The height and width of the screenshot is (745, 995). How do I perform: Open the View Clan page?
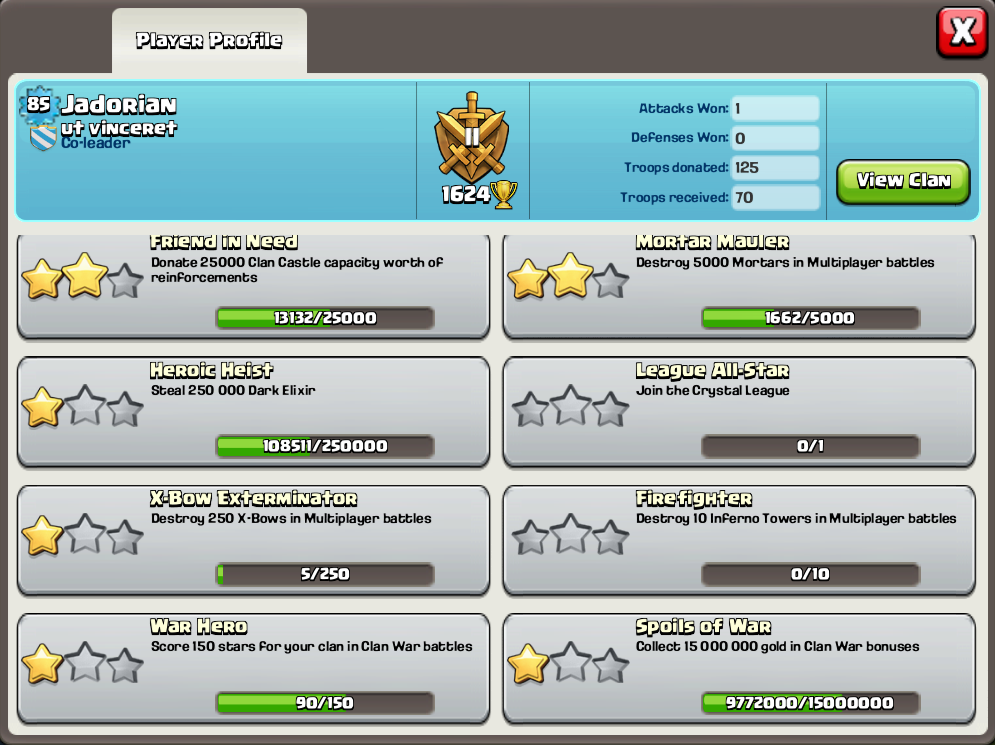(902, 181)
